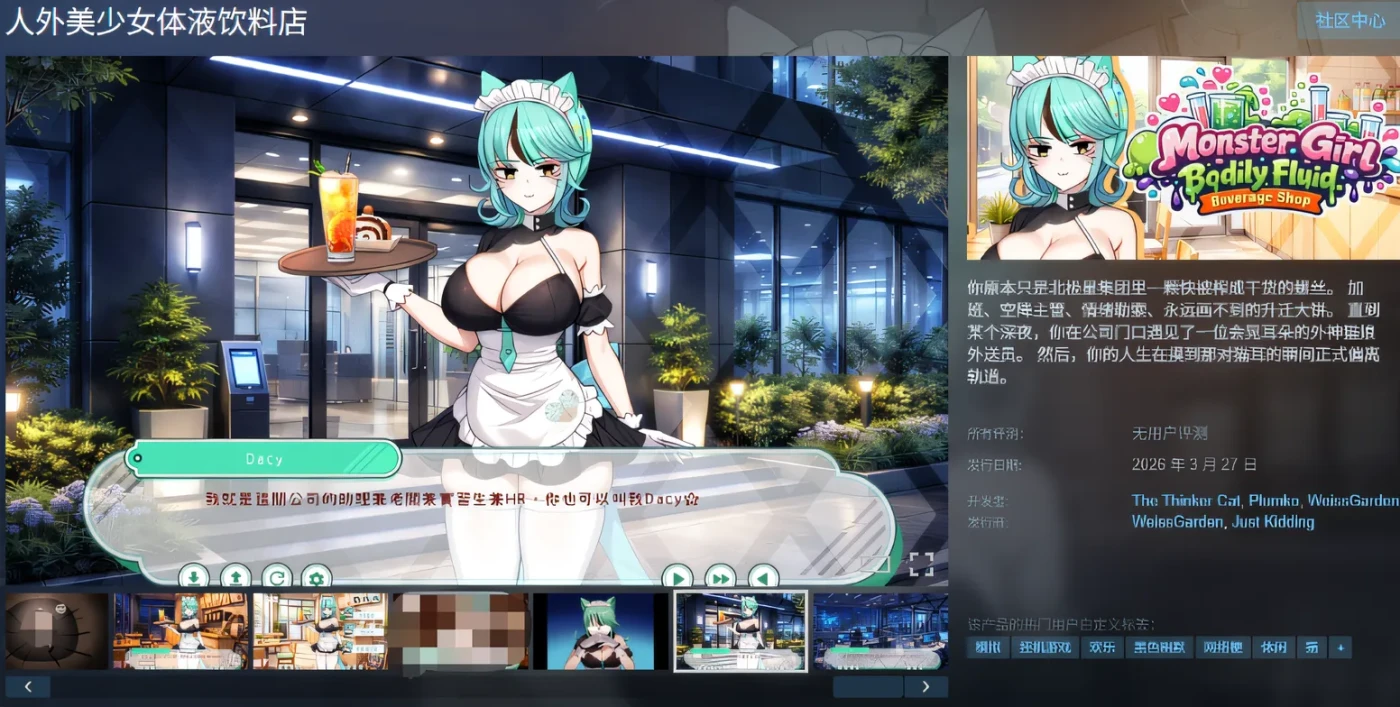The width and height of the screenshot is (1400, 707).
Task: Add a tag with the plus button
Action: pyautogui.click(x=1340, y=648)
